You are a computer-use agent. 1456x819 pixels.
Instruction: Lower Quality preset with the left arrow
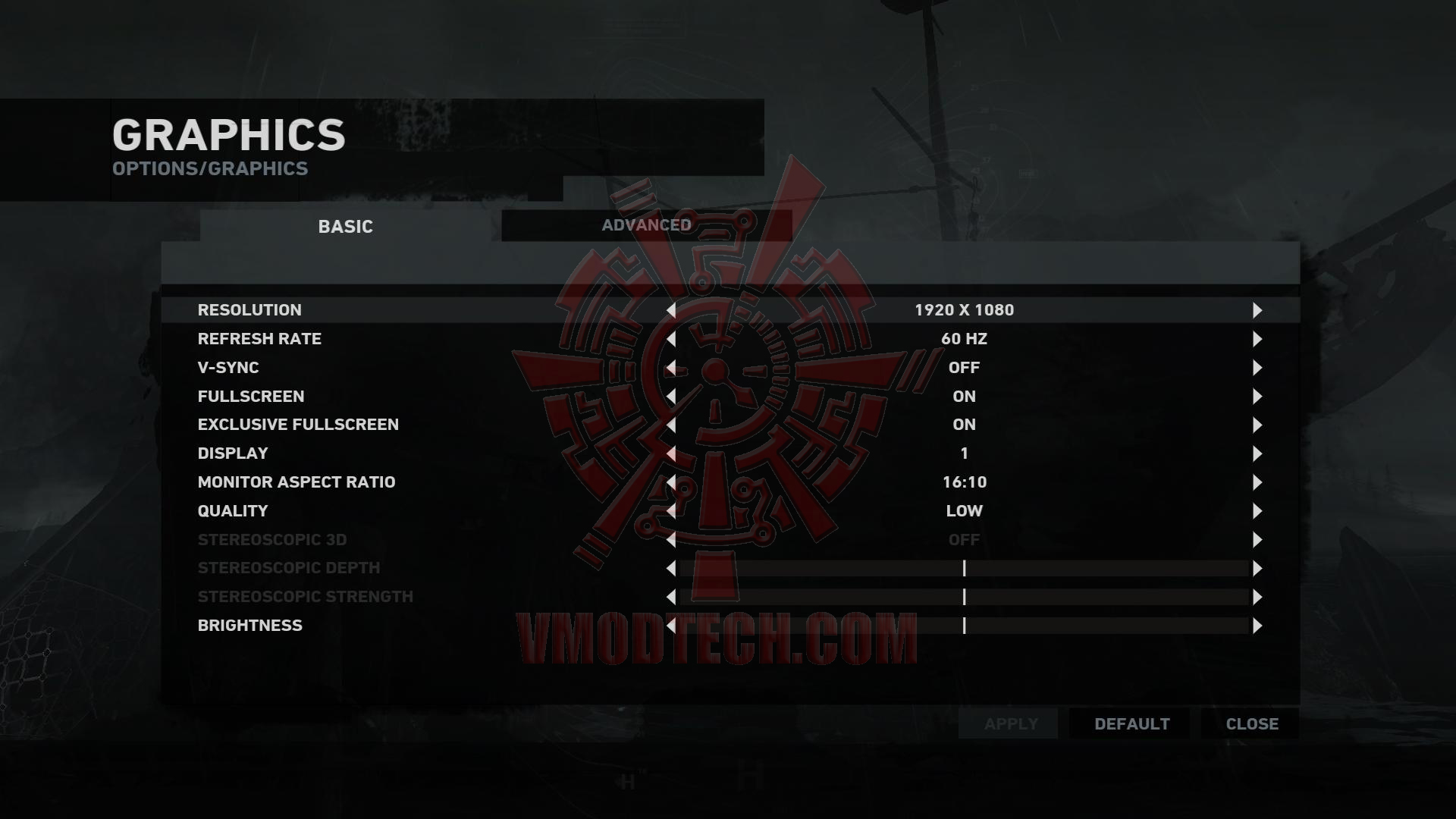pyautogui.click(x=671, y=511)
